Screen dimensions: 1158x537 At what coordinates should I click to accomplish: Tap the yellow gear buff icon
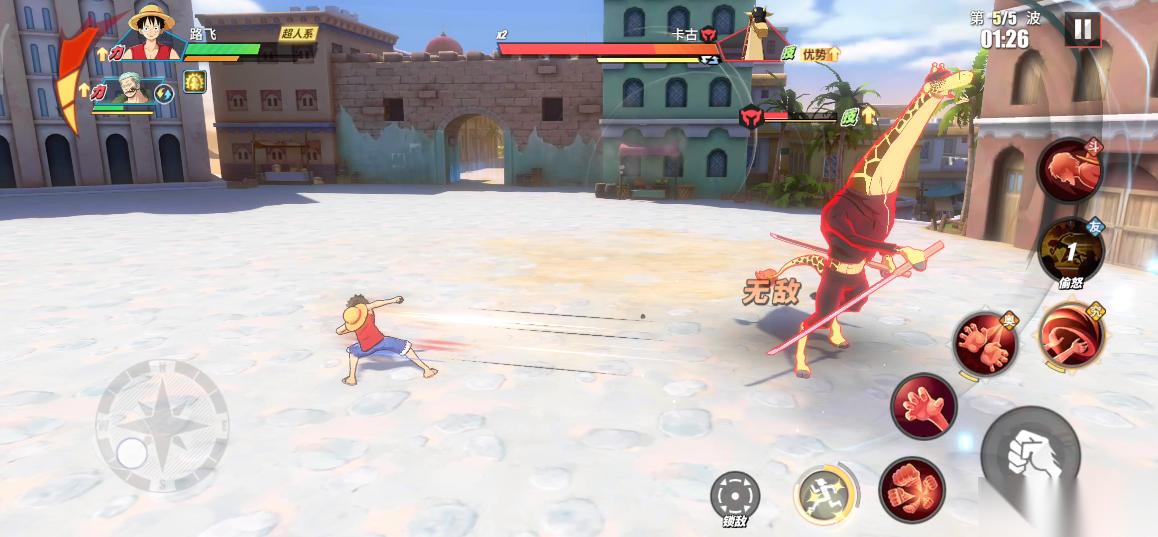194,83
